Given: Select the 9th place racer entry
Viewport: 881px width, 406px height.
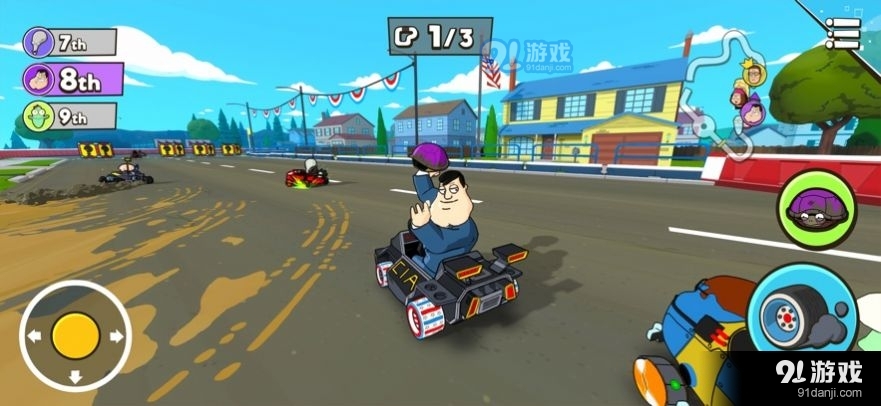Looking at the screenshot, I should click(70, 114).
